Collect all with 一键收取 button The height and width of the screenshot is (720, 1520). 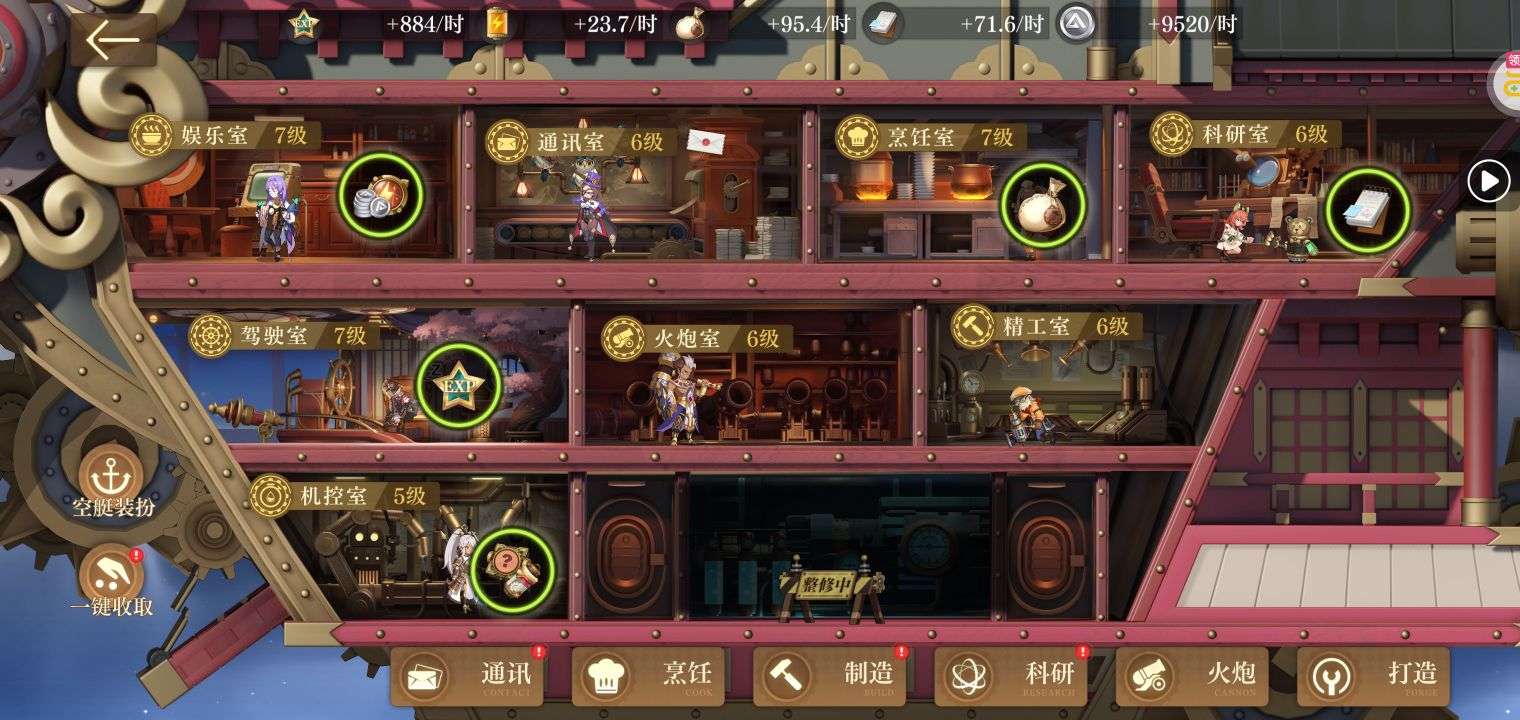pos(111,580)
